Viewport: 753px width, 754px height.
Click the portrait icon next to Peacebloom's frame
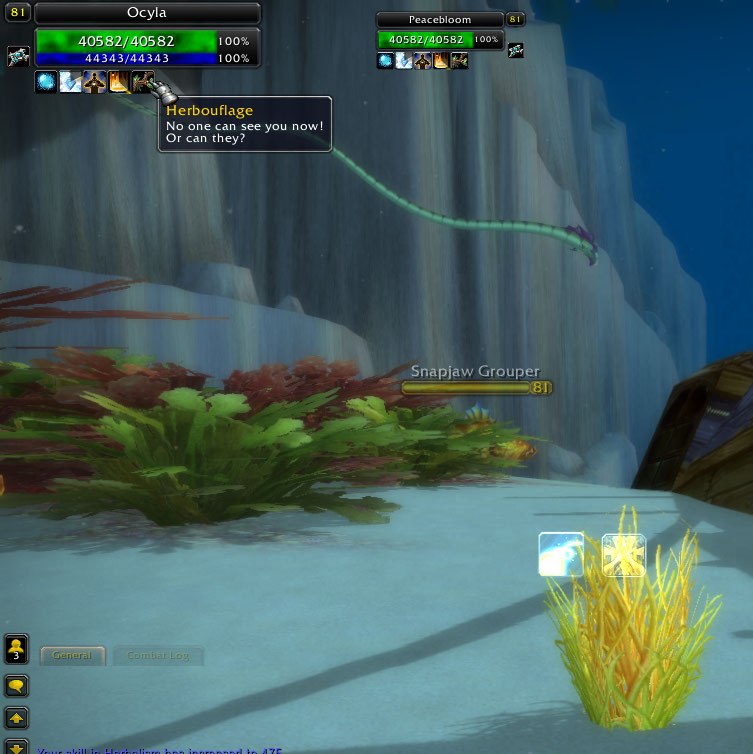pyautogui.click(x=516, y=50)
